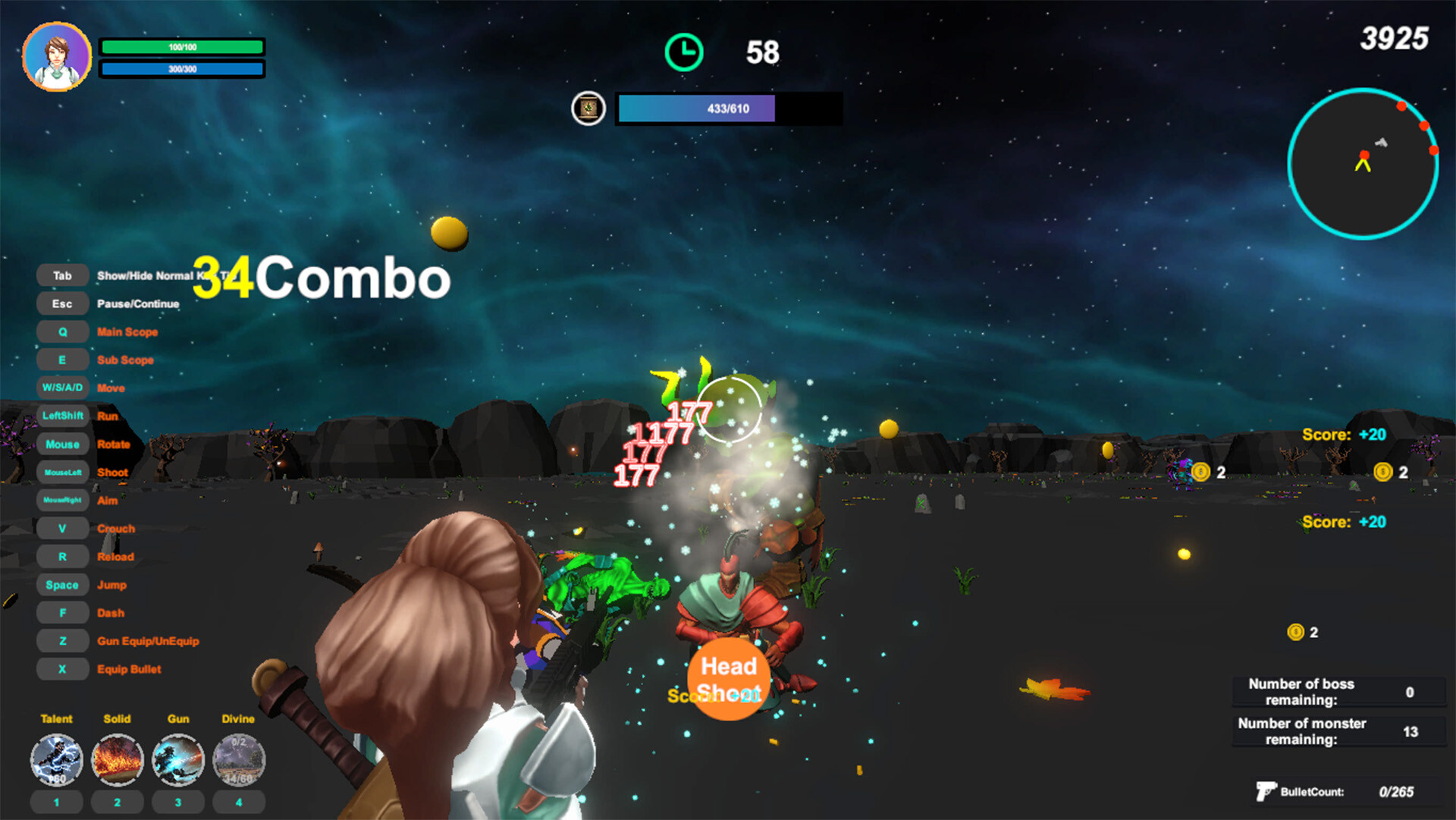
Task: Select the Pause/Continue Esc menu entry
Action: pos(62,303)
